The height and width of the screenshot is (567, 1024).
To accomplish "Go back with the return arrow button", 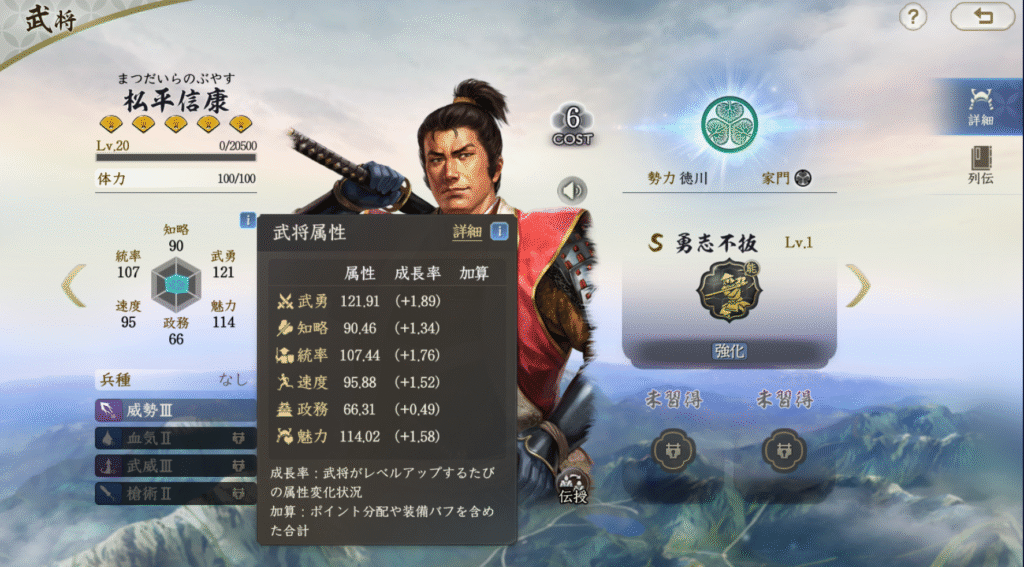I will point(982,17).
